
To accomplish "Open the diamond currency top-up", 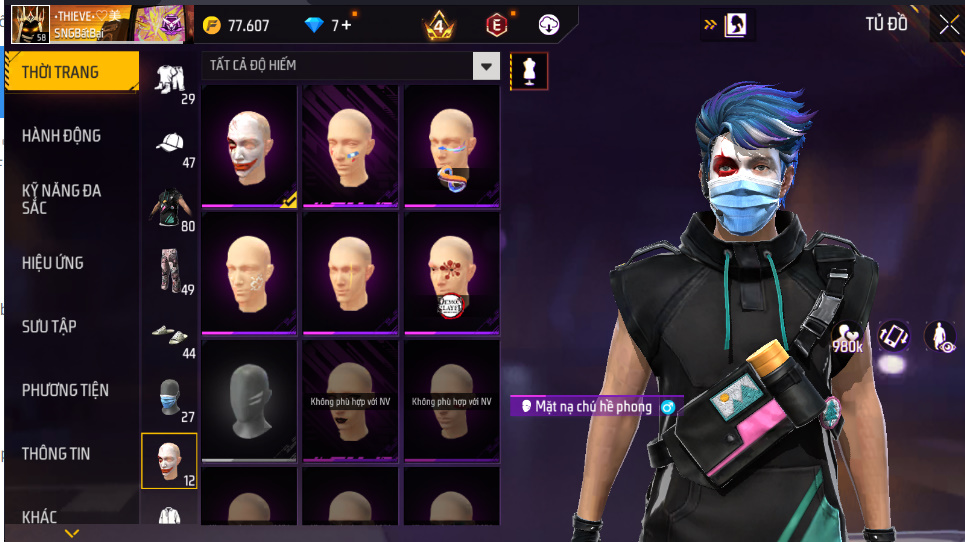I will click(x=328, y=25).
